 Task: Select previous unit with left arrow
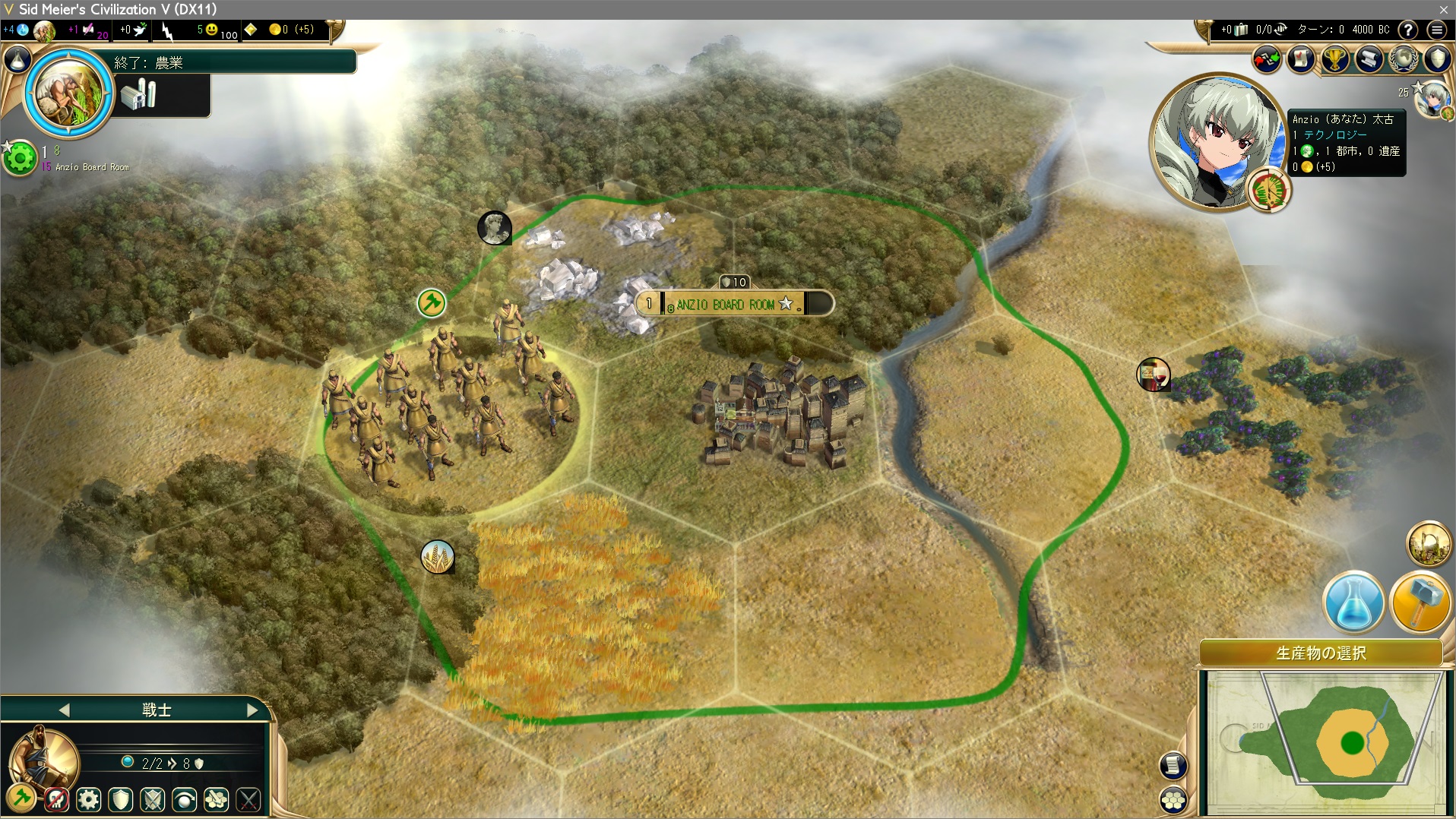[x=64, y=710]
